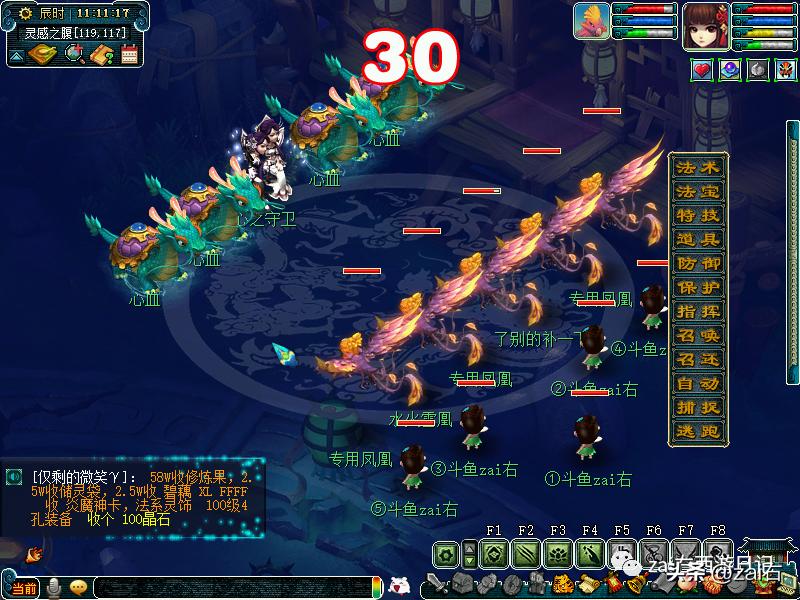Viewport: 800px width, 600px height.
Task: Click the 当前 chat channel button
Action: click(x=25, y=587)
